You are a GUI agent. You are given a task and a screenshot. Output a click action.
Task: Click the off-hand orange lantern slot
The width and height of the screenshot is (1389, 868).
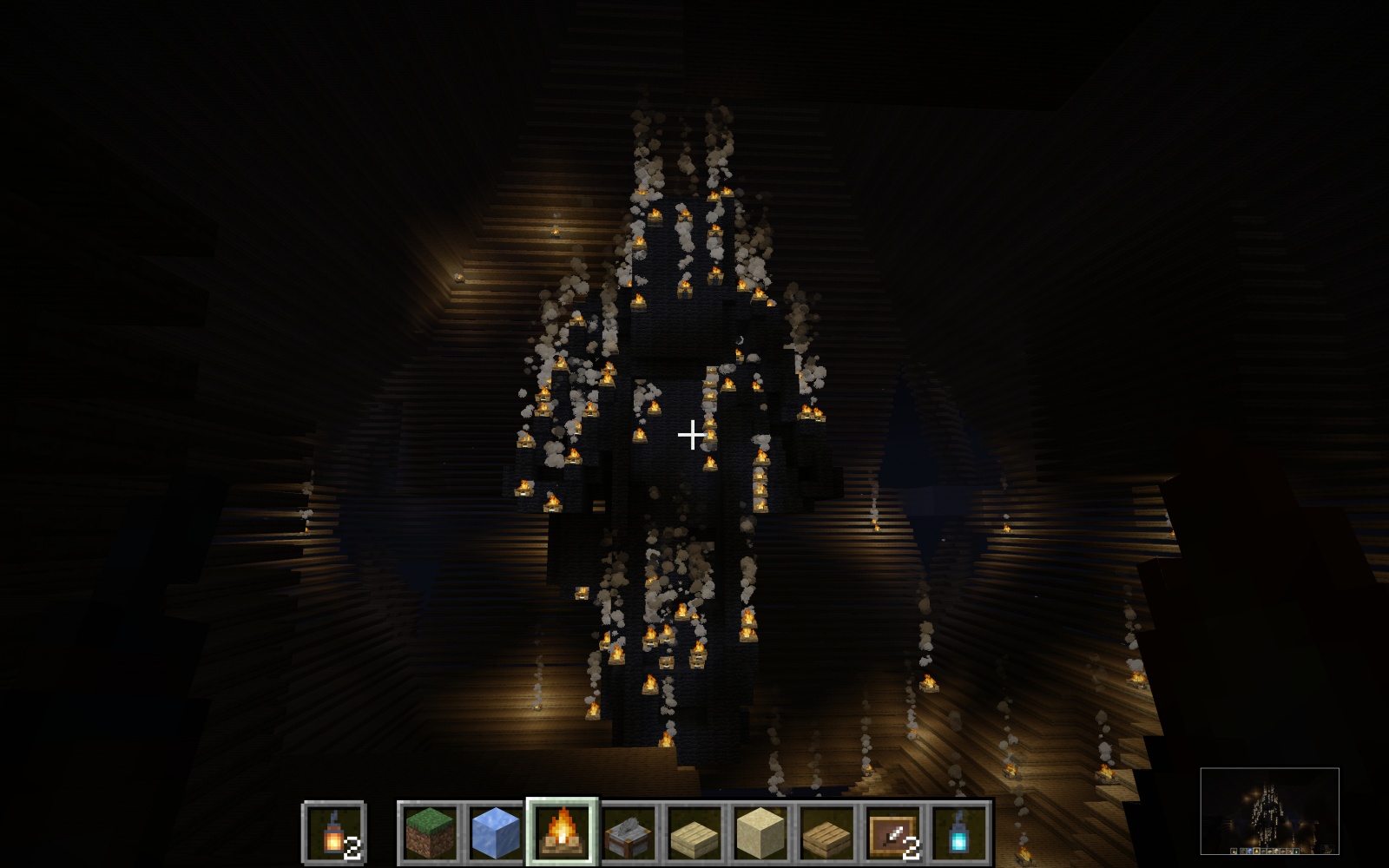tap(334, 831)
